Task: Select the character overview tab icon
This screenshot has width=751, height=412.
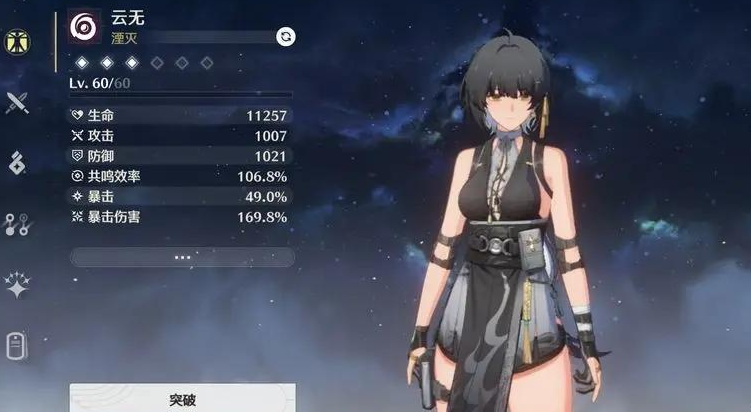Action: (17, 43)
